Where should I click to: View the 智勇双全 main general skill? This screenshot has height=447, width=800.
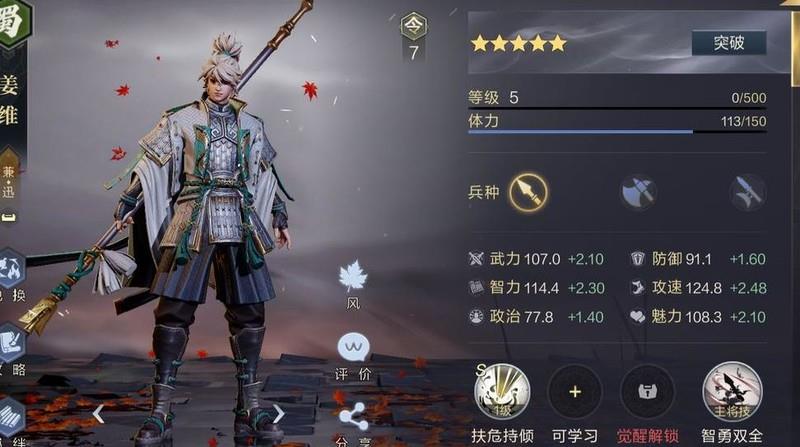tap(733, 390)
